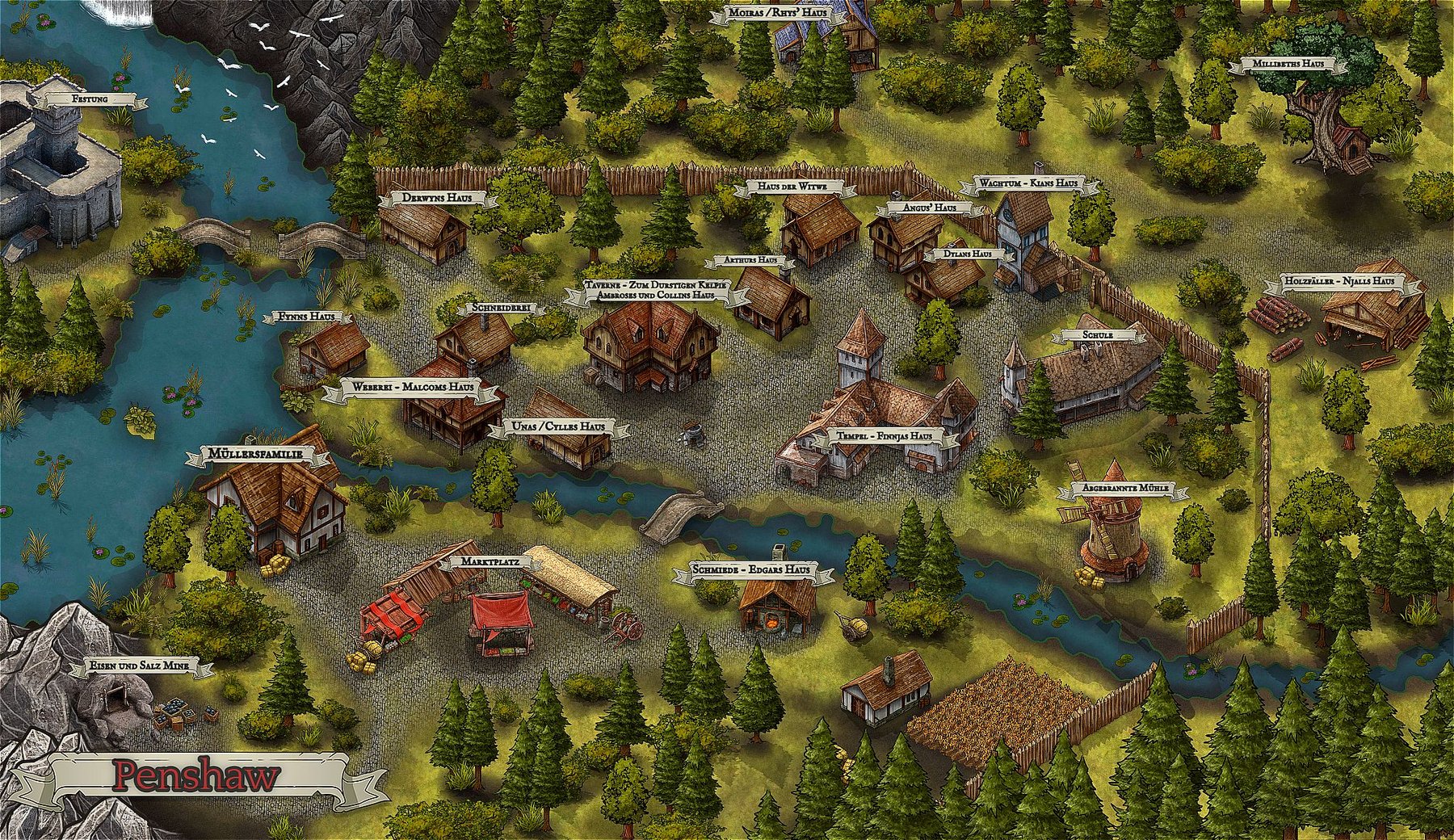Select the Müllersfamilie banner

click(x=260, y=456)
